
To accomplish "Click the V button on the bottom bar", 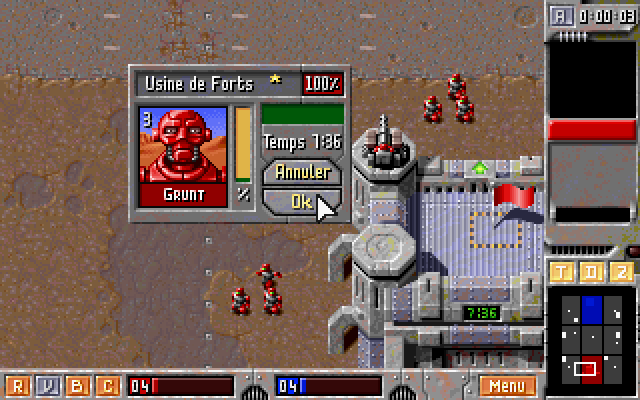I will click(47, 385).
